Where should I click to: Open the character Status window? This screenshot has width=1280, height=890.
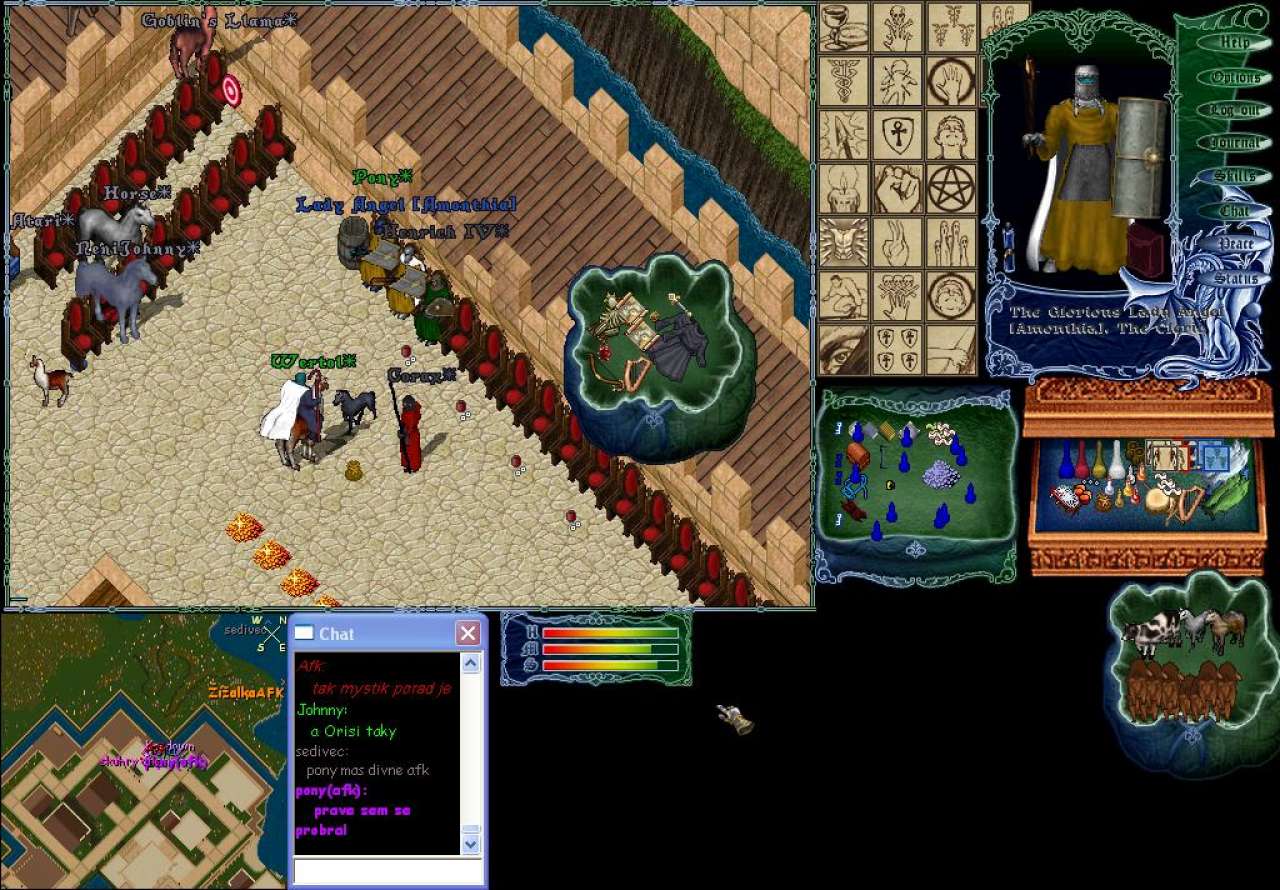[x=1236, y=279]
